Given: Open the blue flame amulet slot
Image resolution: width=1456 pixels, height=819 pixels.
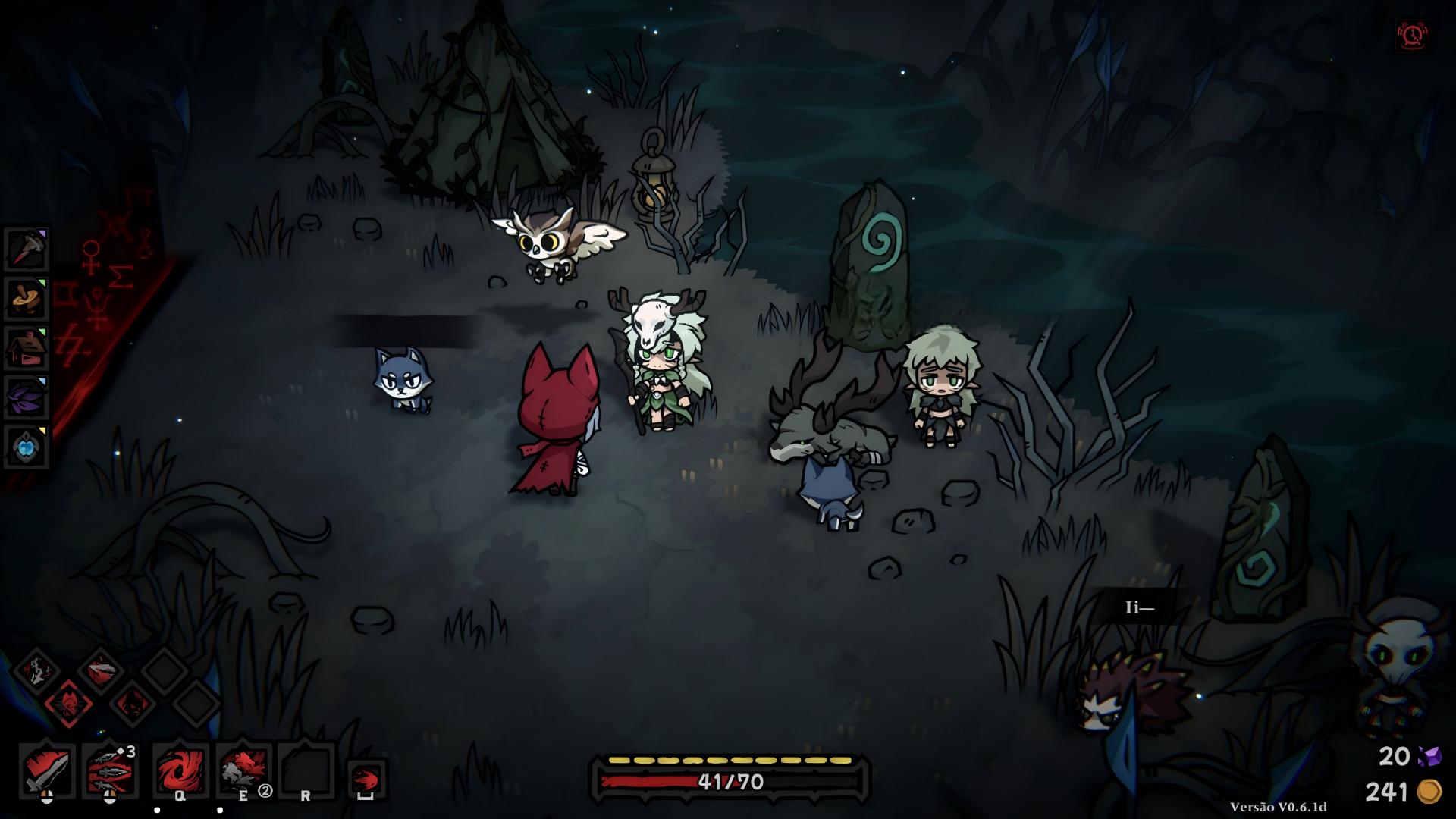Looking at the screenshot, I should pos(27,447).
